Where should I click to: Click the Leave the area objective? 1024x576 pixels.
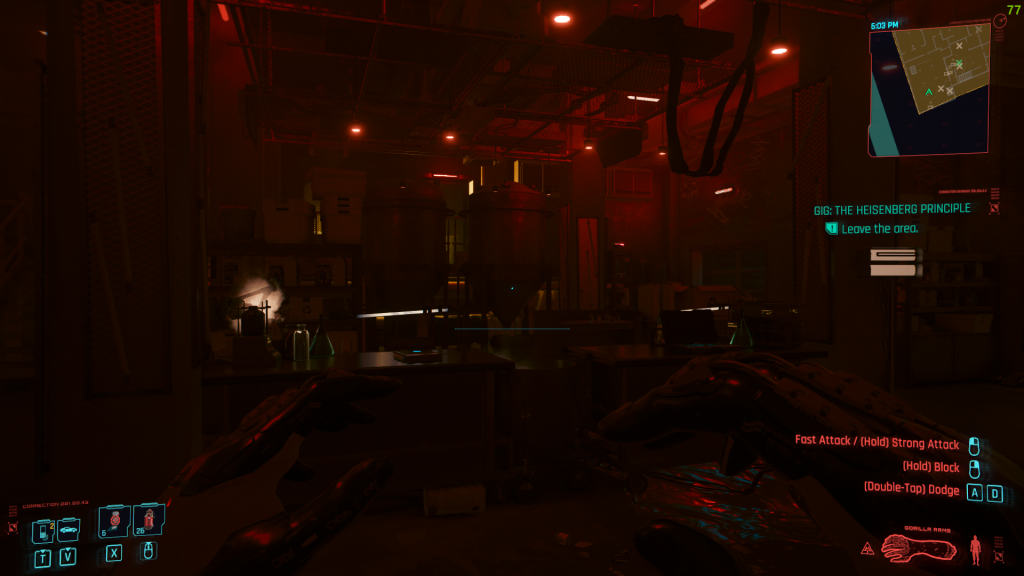[x=879, y=229]
